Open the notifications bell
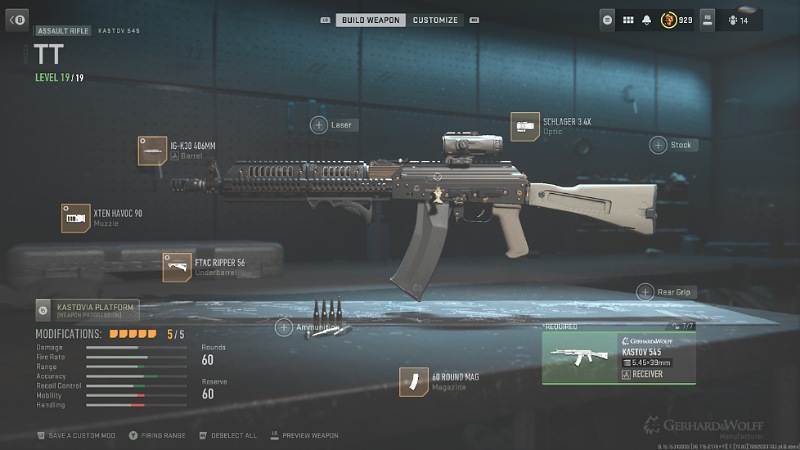800x450 pixels. [x=648, y=19]
